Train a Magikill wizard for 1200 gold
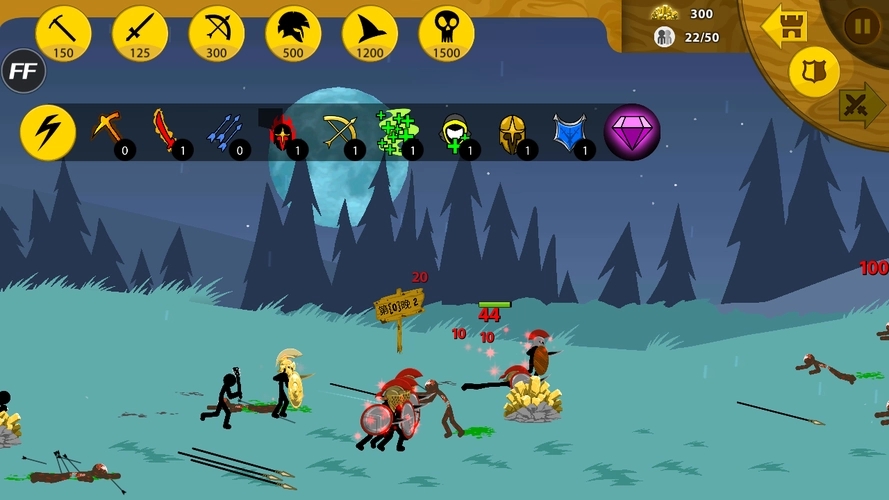The image size is (889, 500). (370, 32)
